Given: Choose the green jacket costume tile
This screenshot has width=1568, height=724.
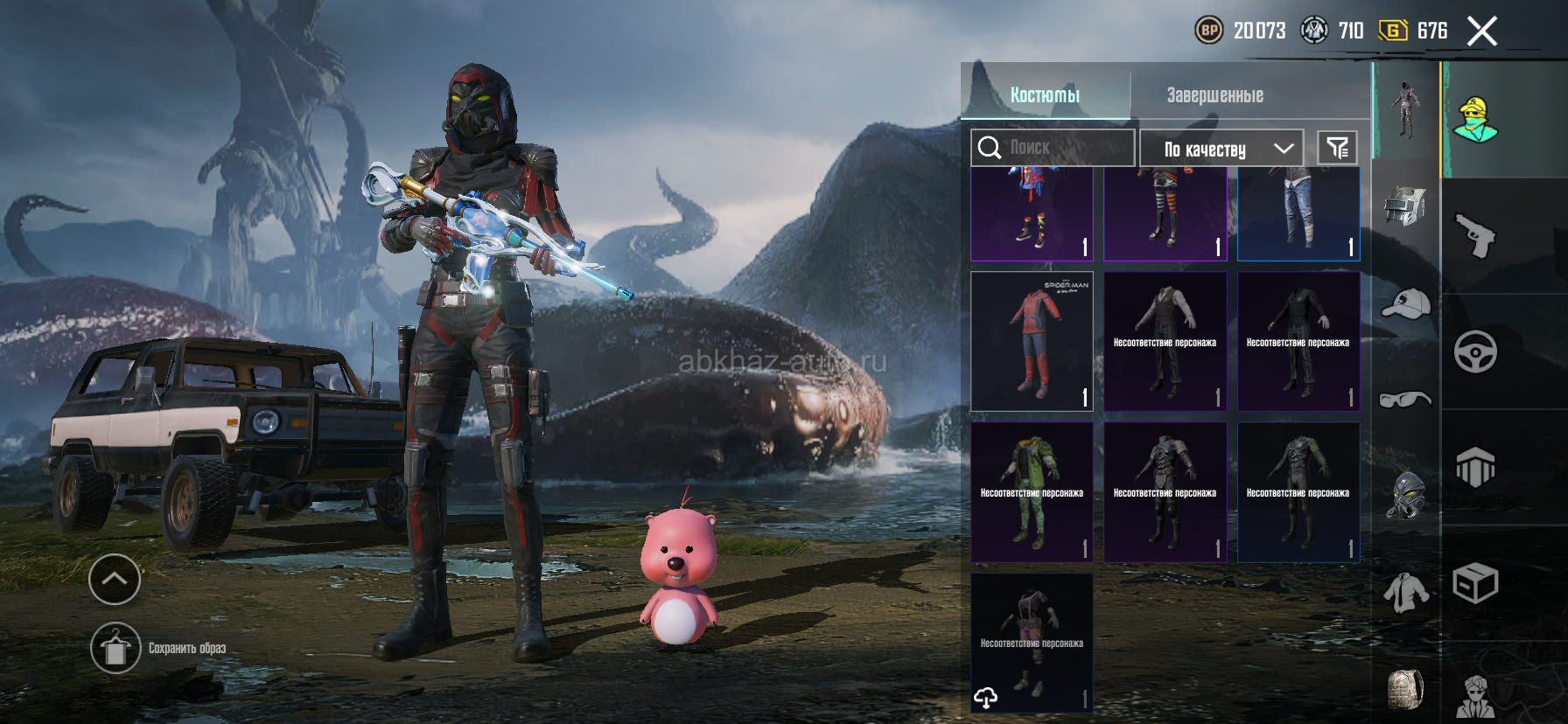Looking at the screenshot, I should pos(1032,492).
